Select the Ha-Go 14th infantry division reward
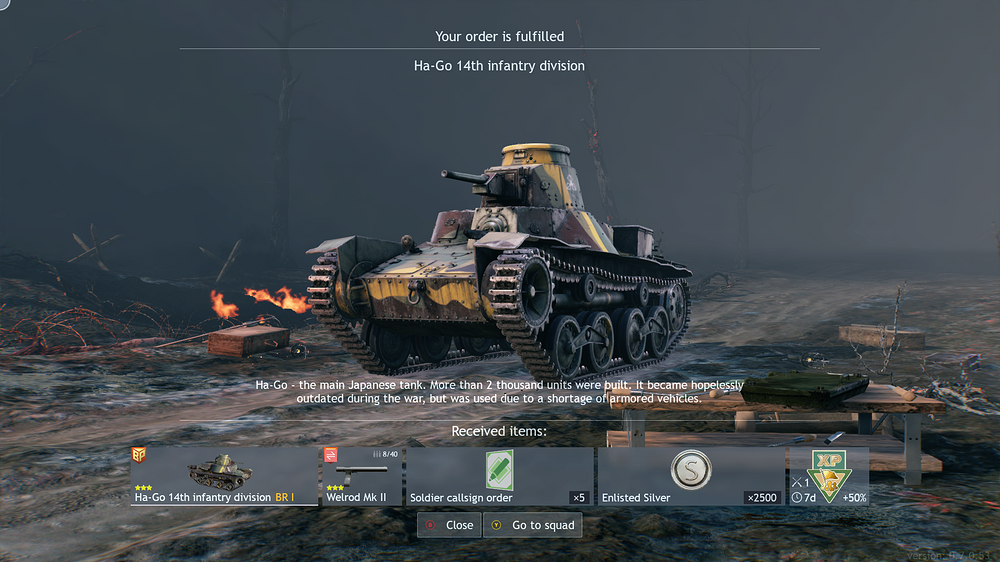The image size is (1000, 562). coord(224,476)
